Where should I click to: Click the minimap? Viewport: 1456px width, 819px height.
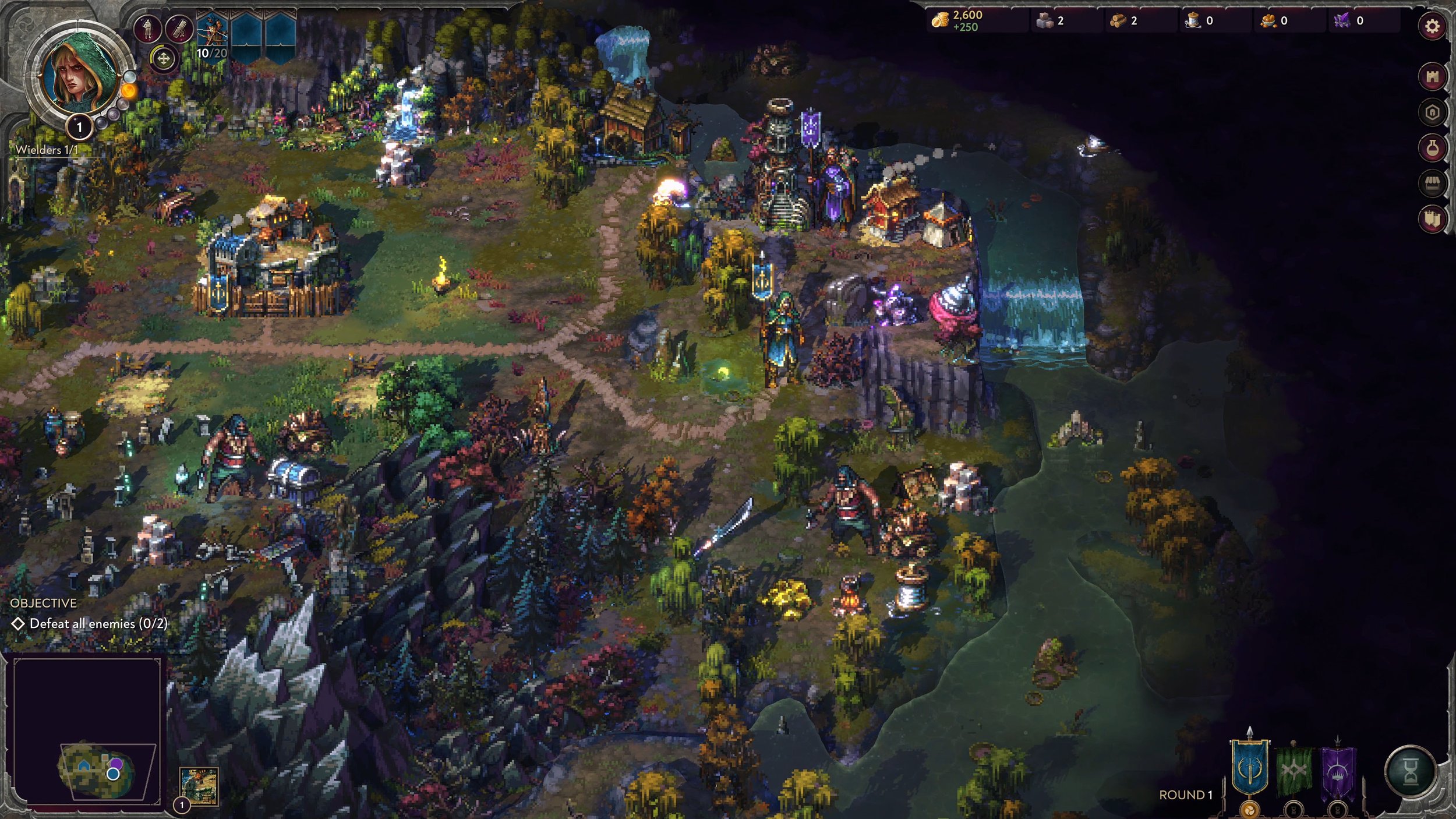tap(87, 731)
